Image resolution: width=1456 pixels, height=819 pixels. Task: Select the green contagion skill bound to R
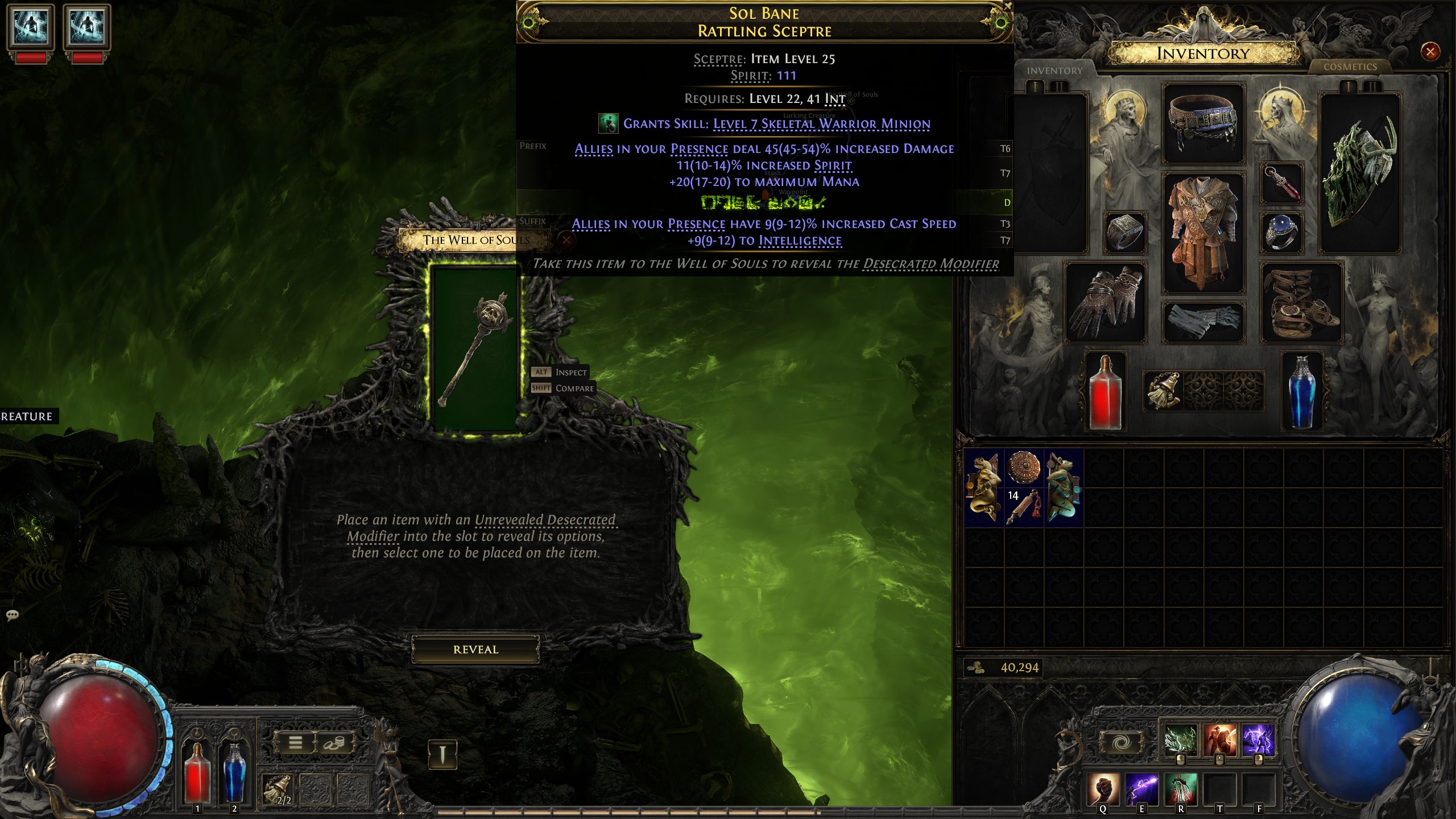click(1181, 789)
